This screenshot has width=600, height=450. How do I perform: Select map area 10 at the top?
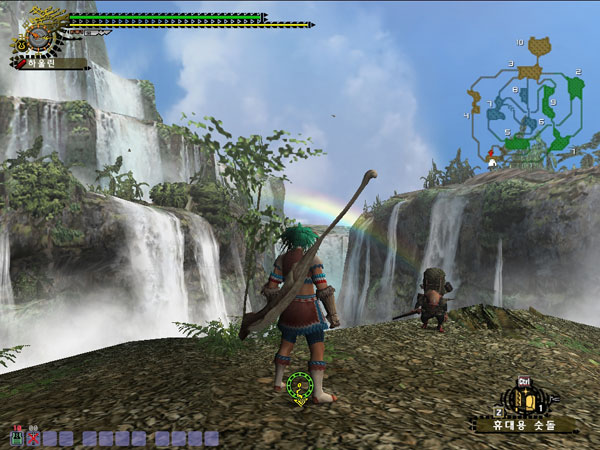pyautogui.click(x=539, y=46)
